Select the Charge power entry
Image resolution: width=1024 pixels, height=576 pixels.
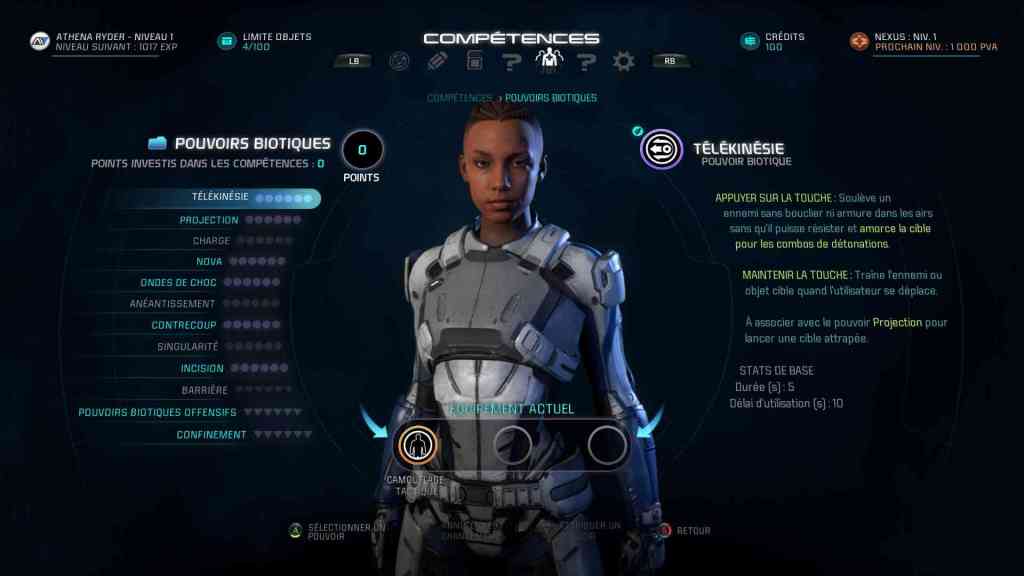point(211,241)
